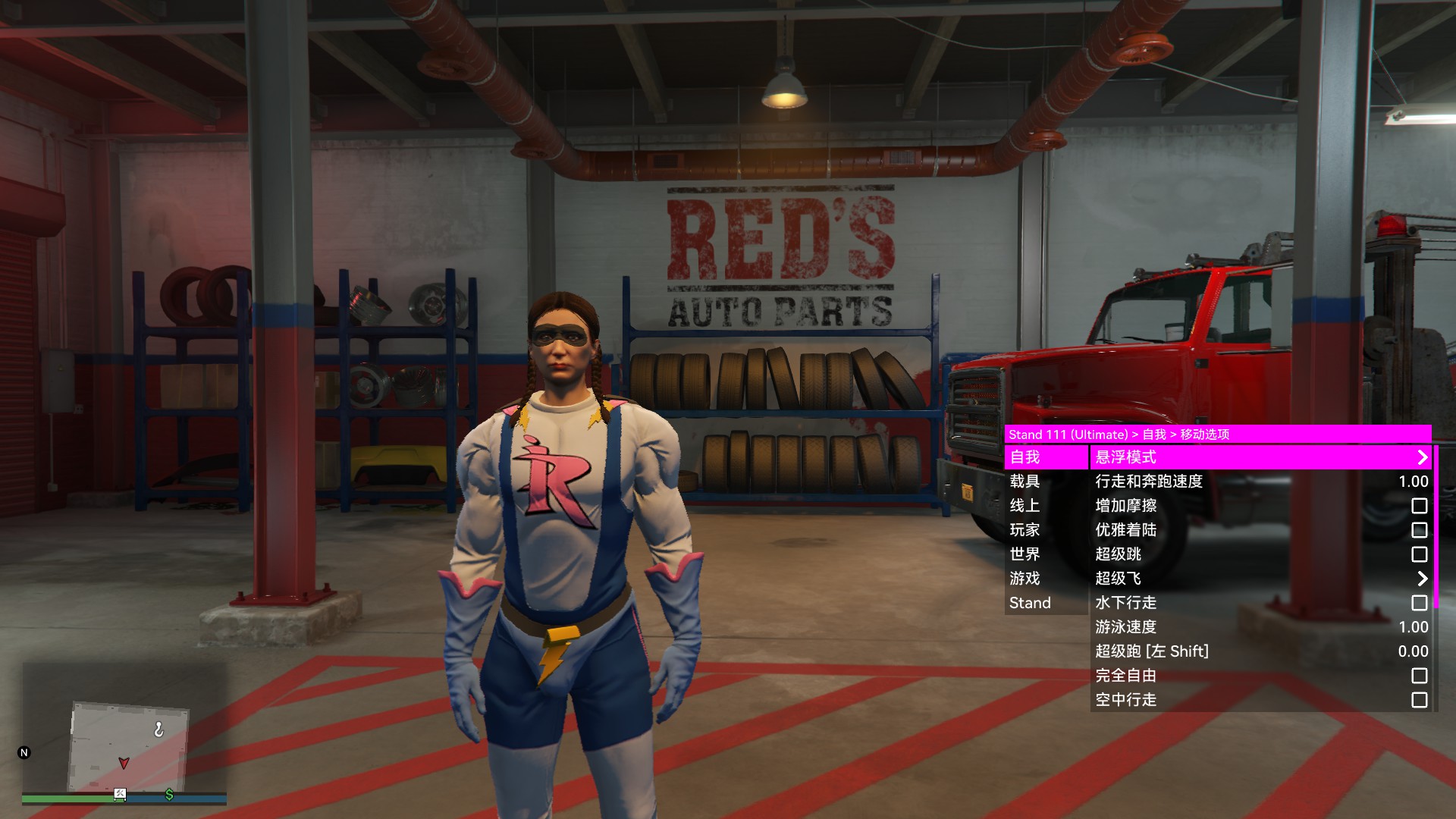Switch to the 世界 section

[x=1046, y=554]
